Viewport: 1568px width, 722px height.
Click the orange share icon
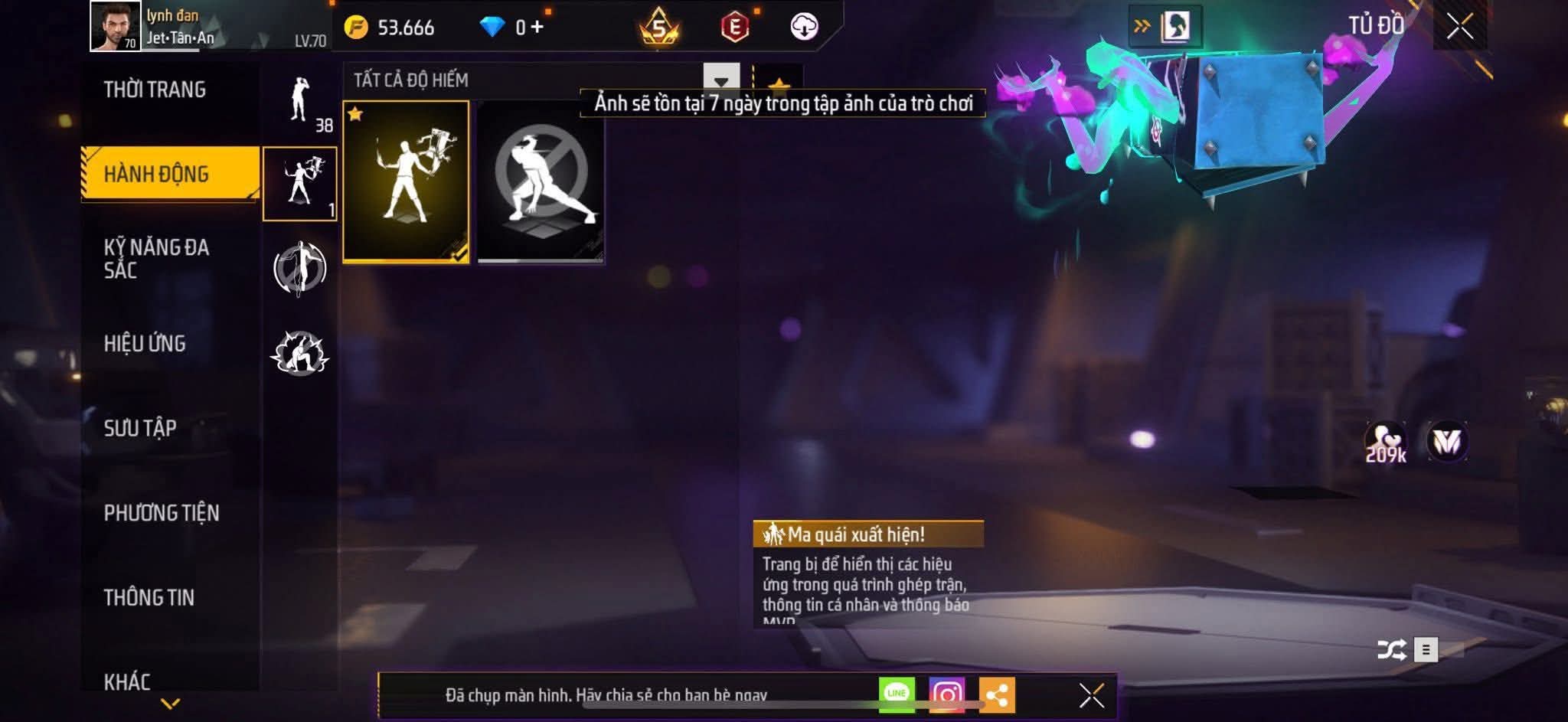pyautogui.click(x=996, y=695)
